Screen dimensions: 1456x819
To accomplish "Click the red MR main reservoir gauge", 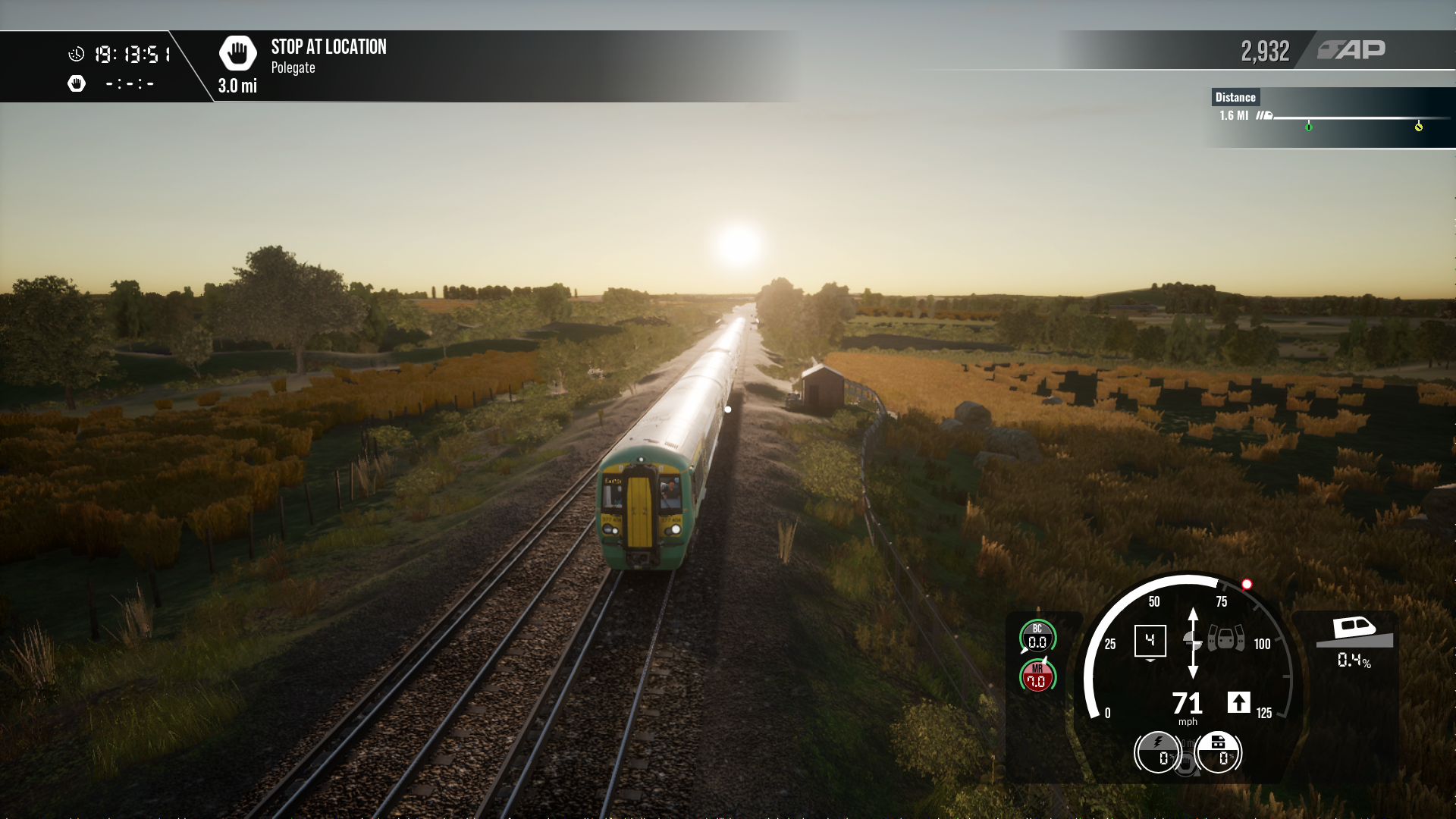I will pyautogui.click(x=1037, y=676).
